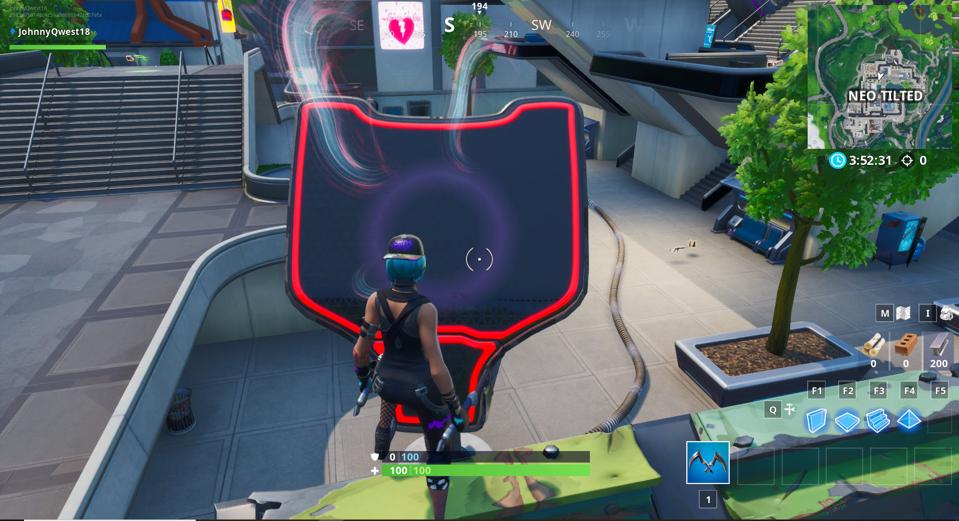
Task: Select the wood material icon
Action: [873, 345]
